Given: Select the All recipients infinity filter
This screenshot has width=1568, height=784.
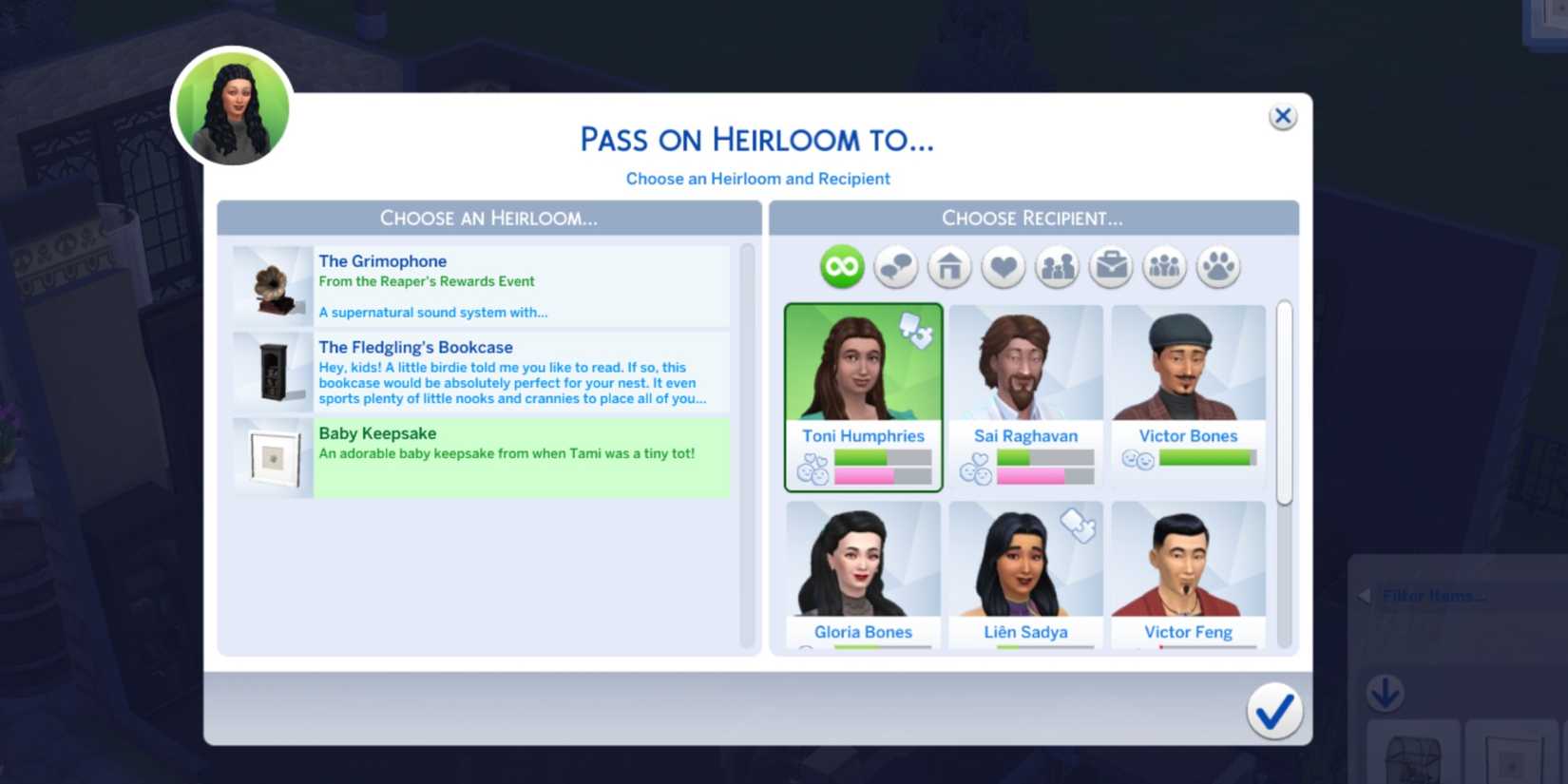Looking at the screenshot, I should click(x=841, y=267).
